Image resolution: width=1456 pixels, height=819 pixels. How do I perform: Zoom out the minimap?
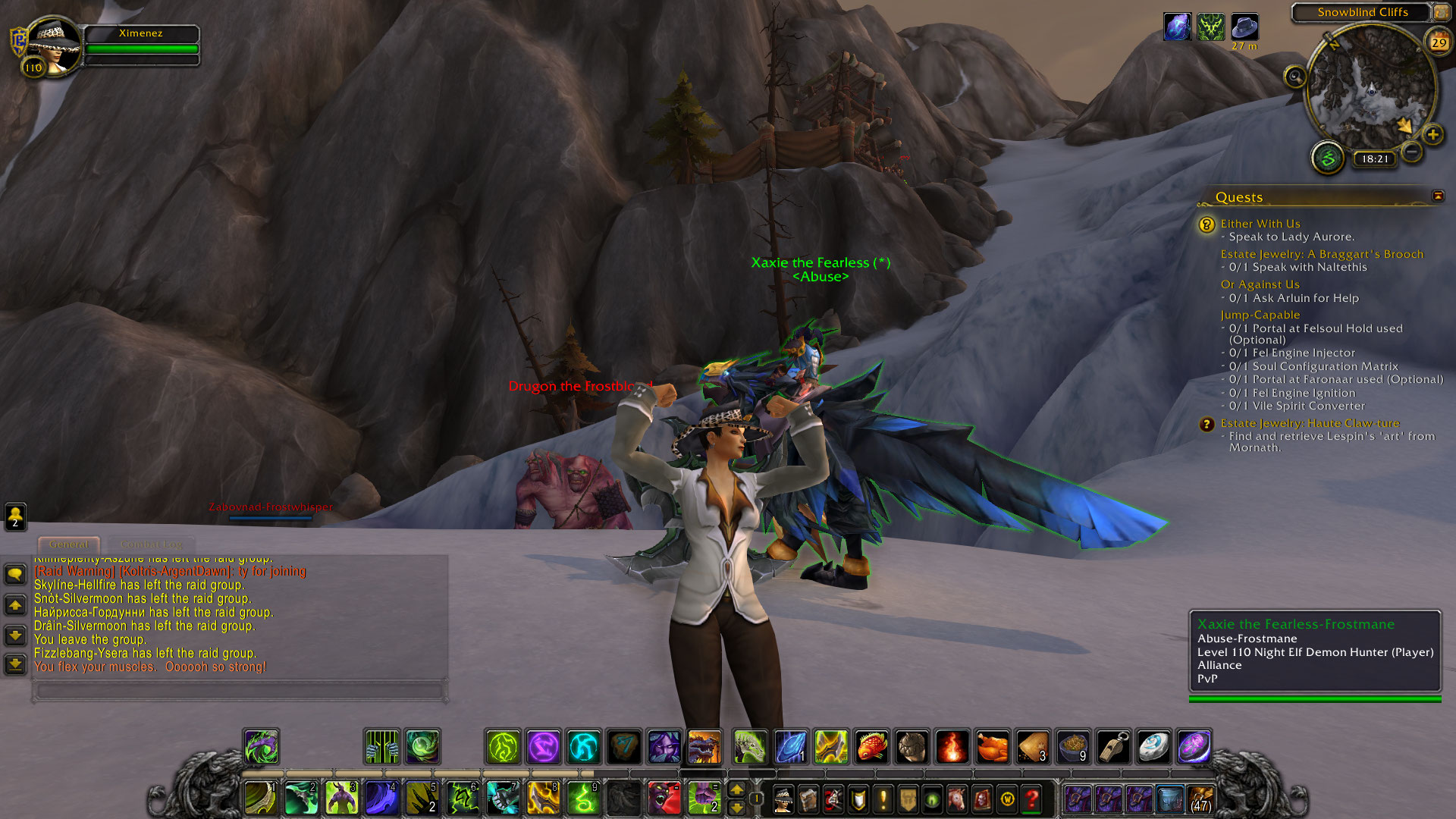[x=1411, y=152]
